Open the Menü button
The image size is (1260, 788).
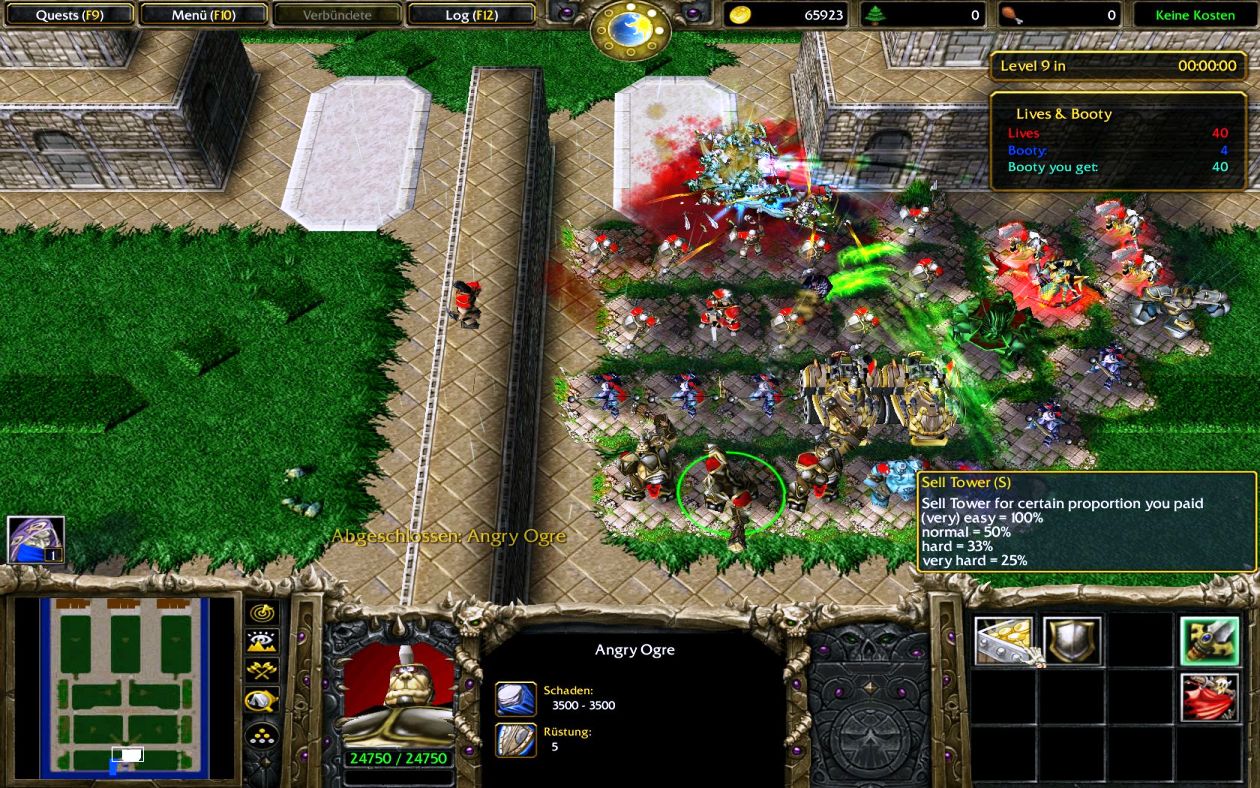(x=203, y=15)
